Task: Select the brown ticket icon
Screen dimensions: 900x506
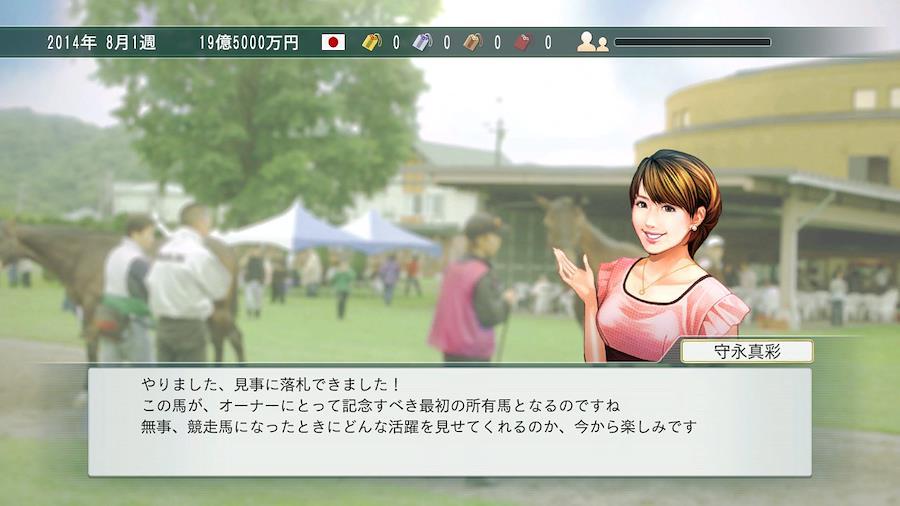Action: (x=472, y=42)
